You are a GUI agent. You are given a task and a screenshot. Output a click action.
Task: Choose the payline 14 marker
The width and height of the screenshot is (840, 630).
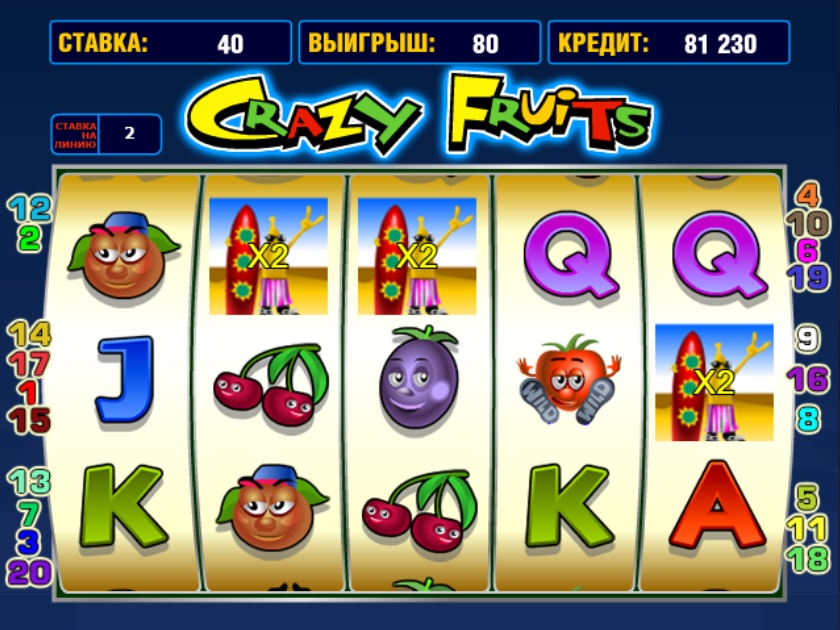point(29,334)
